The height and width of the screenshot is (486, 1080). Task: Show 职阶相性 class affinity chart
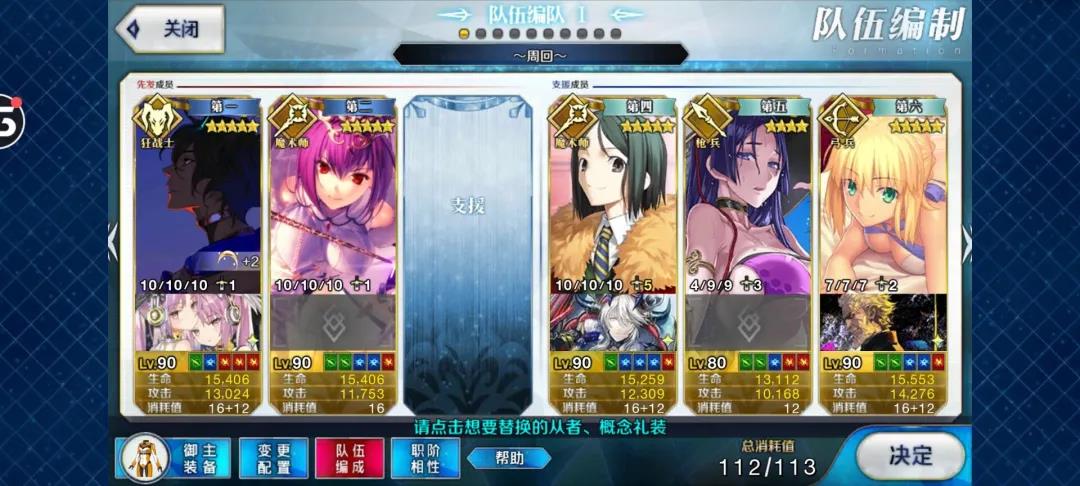425,459
